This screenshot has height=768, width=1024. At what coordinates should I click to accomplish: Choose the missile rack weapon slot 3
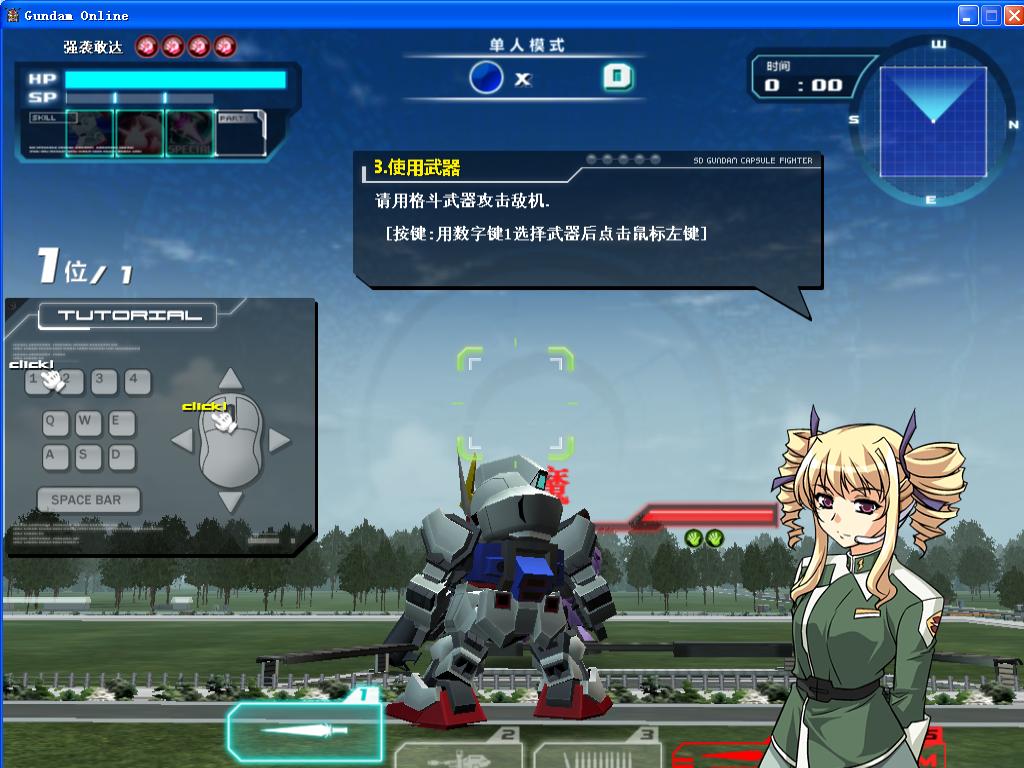click(x=597, y=752)
